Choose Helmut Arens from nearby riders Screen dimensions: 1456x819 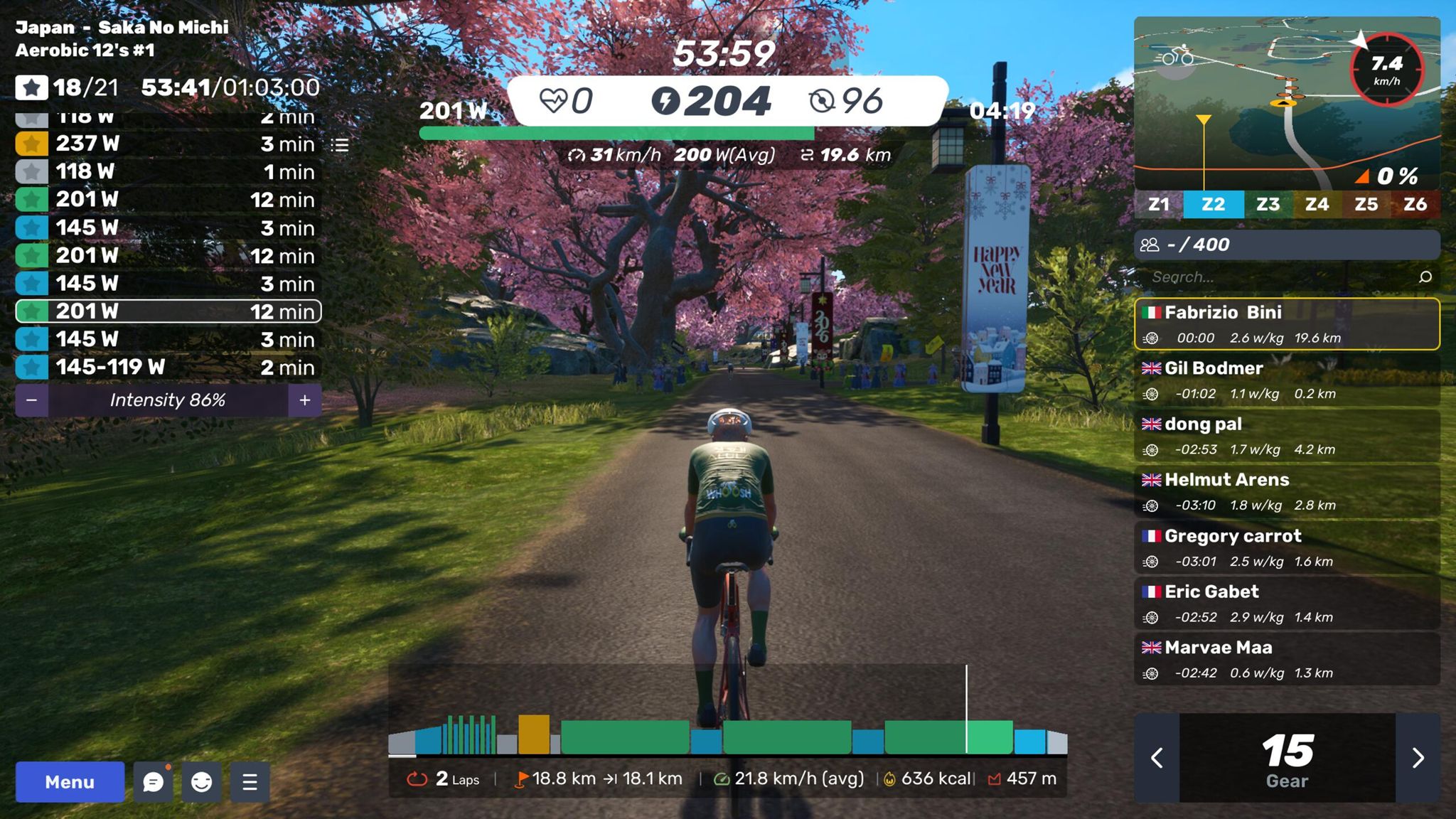pos(1287,492)
